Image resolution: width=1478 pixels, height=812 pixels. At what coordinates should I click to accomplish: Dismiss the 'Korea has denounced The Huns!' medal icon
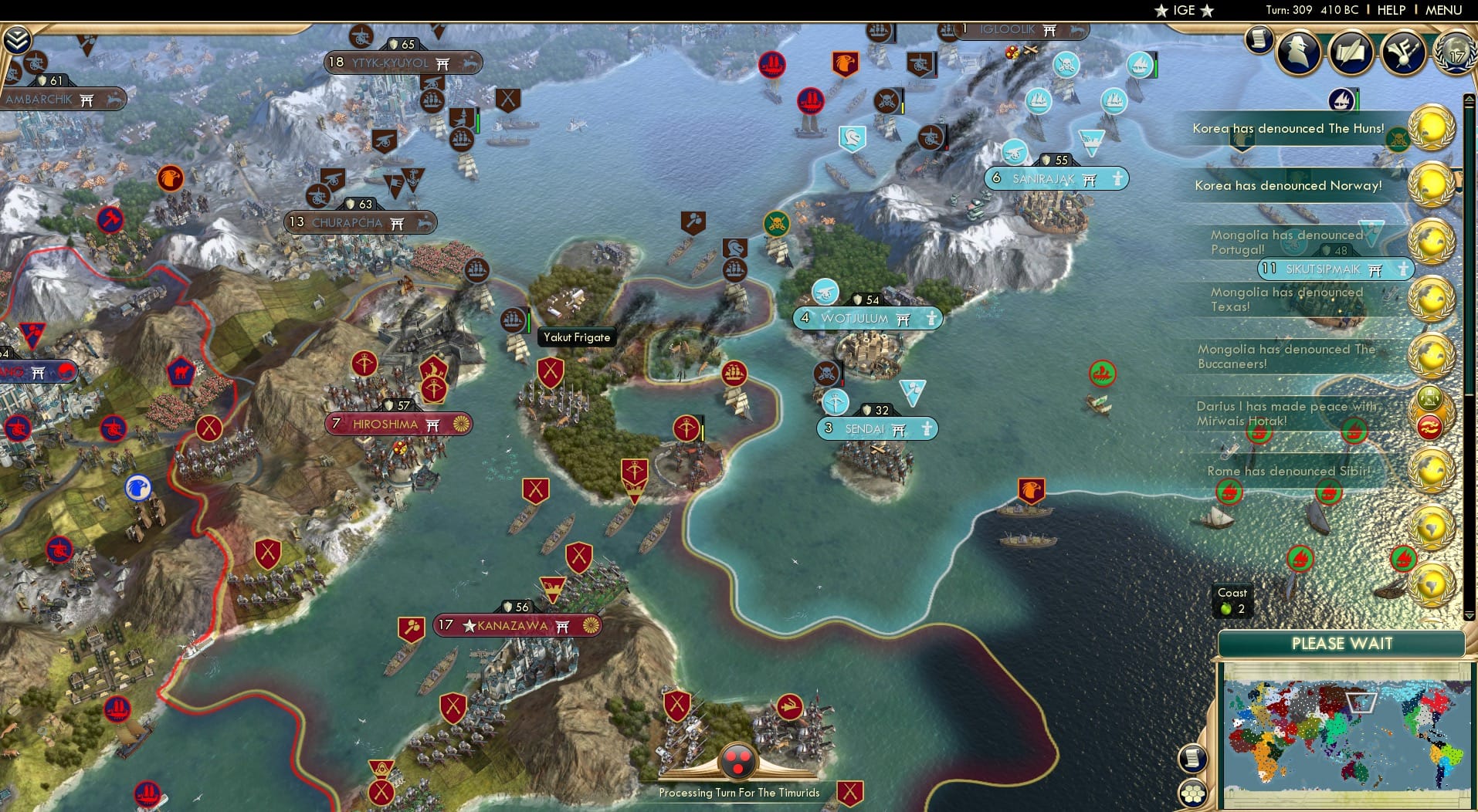(x=1431, y=129)
